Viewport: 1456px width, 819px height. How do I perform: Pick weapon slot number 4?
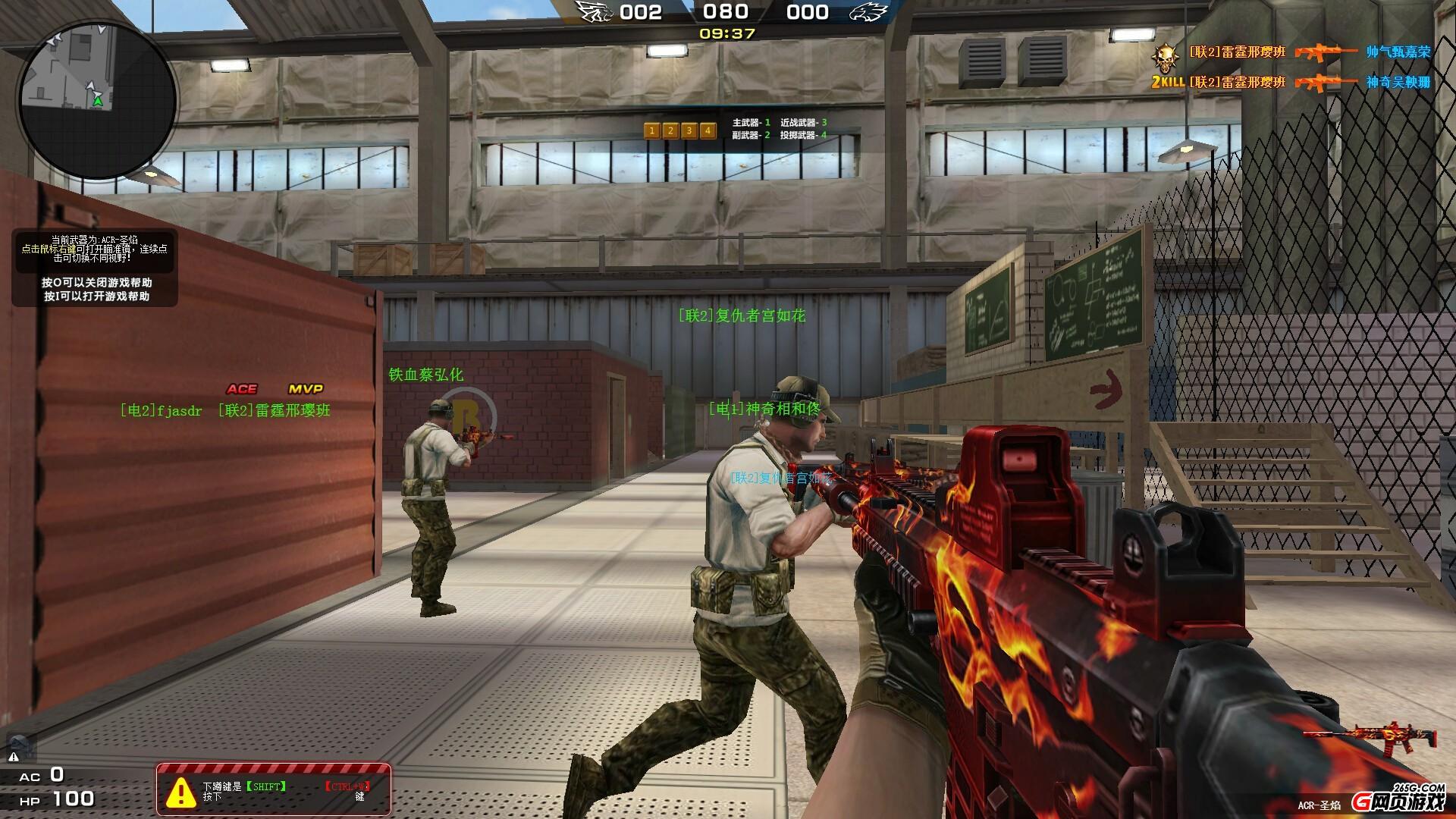(708, 130)
